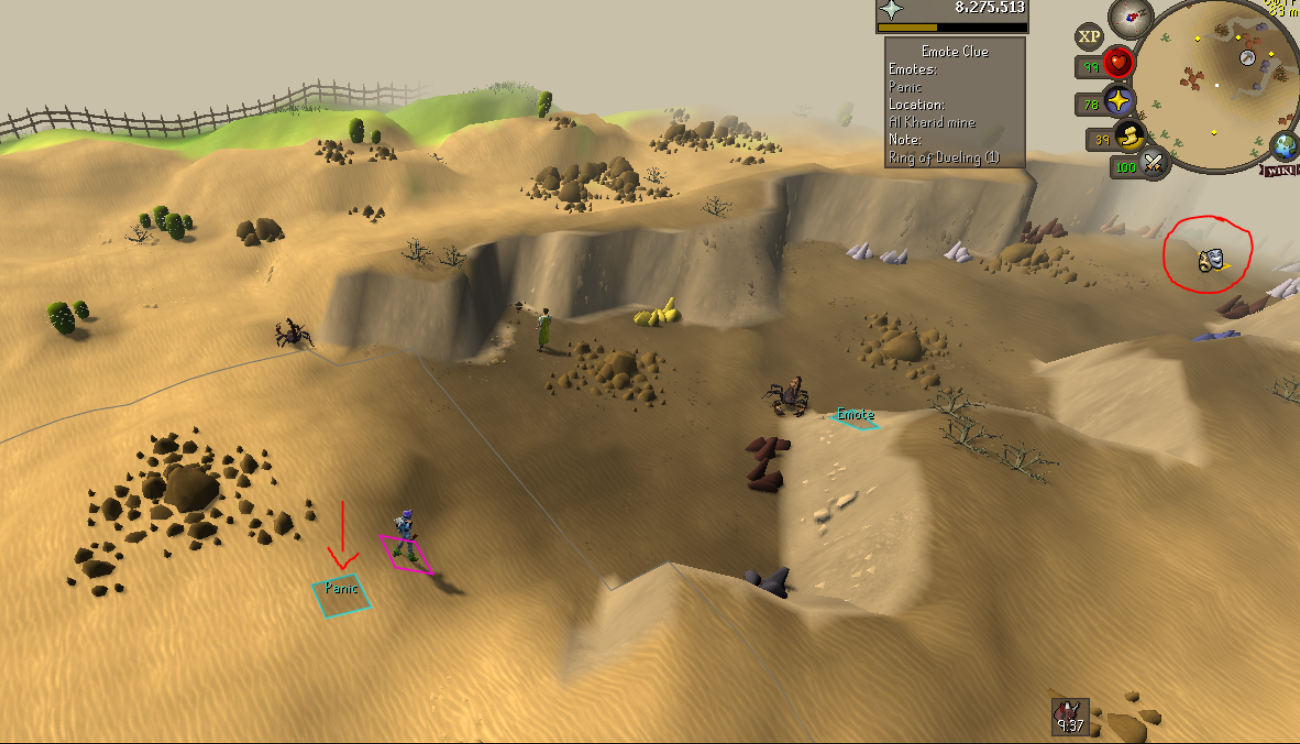Enable run using the boot energy orb
This screenshot has width=1300, height=744.
point(1128,137)
